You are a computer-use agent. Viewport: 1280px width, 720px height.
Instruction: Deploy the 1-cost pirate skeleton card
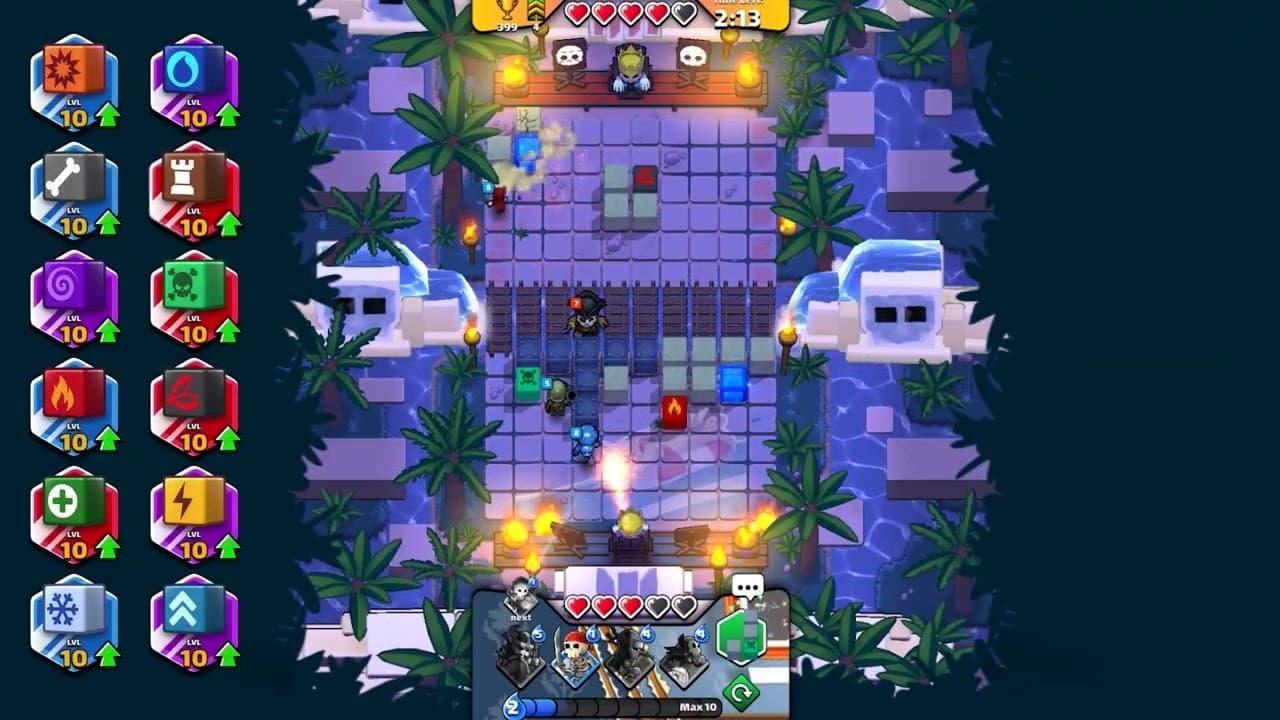point(575,656)
